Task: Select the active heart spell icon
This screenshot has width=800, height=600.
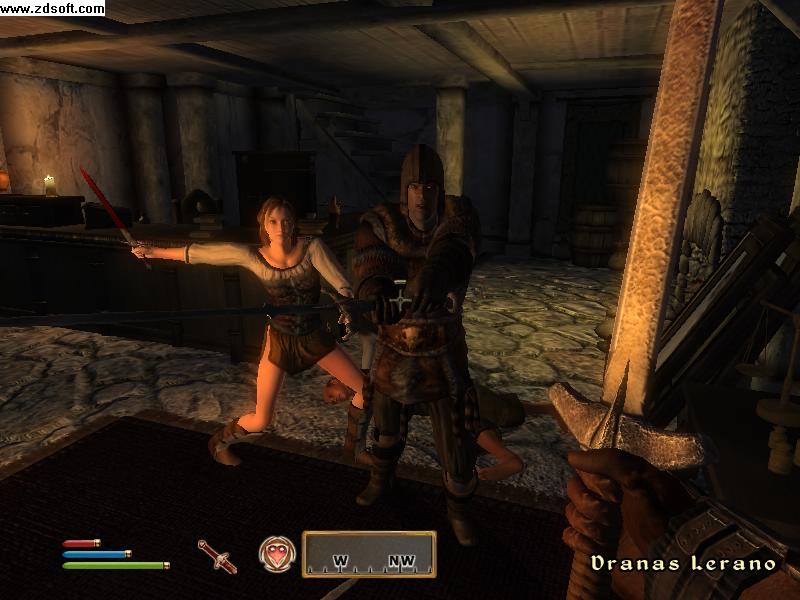Action: [x=277, y=554]
